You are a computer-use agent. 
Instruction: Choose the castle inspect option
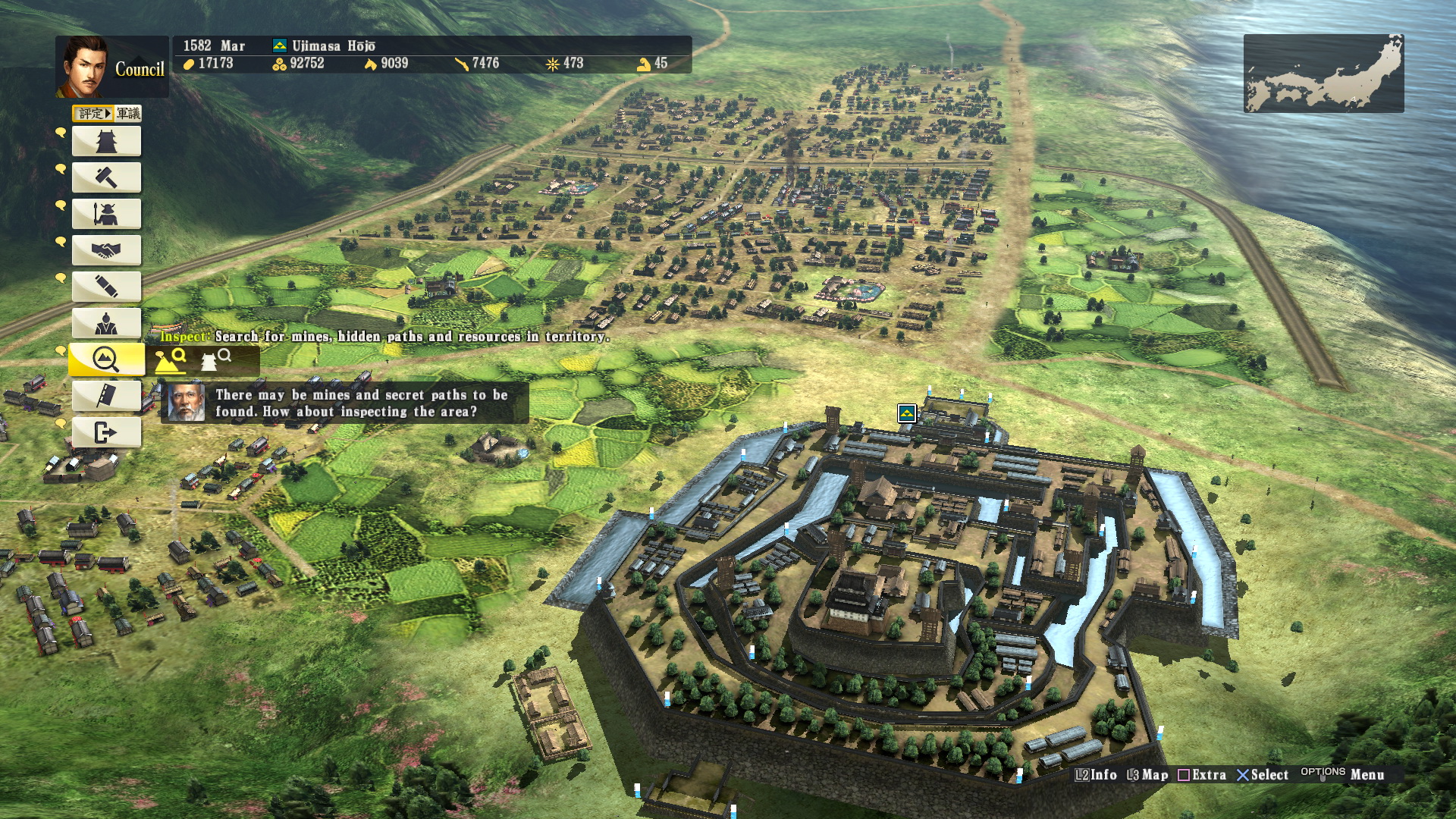215,359
